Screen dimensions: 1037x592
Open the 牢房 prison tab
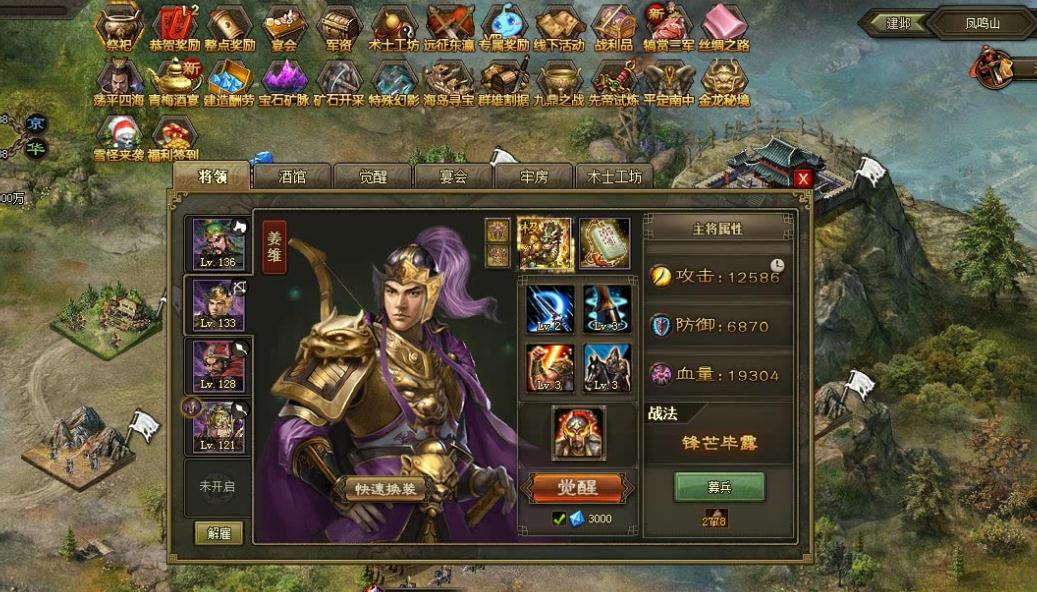point(534,177)
